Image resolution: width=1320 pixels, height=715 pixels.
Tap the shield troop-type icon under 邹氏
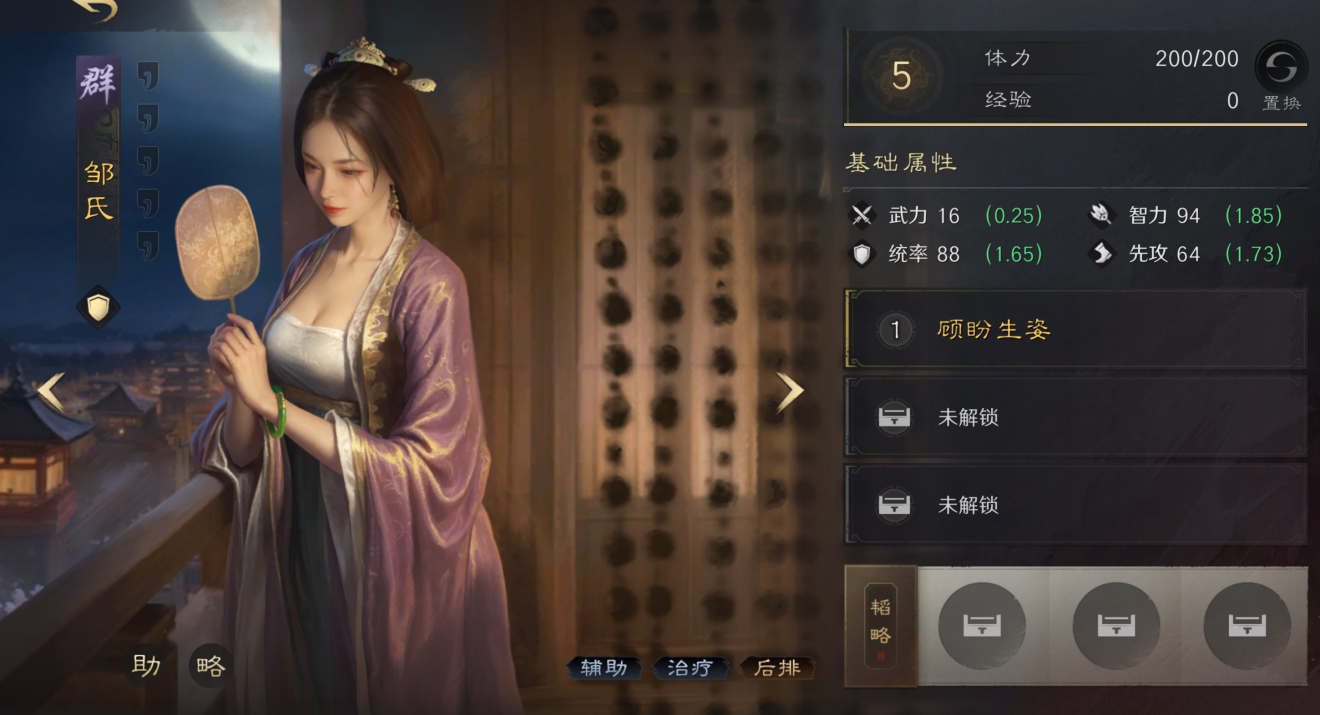pyautogui.click(x=98, y=308)
